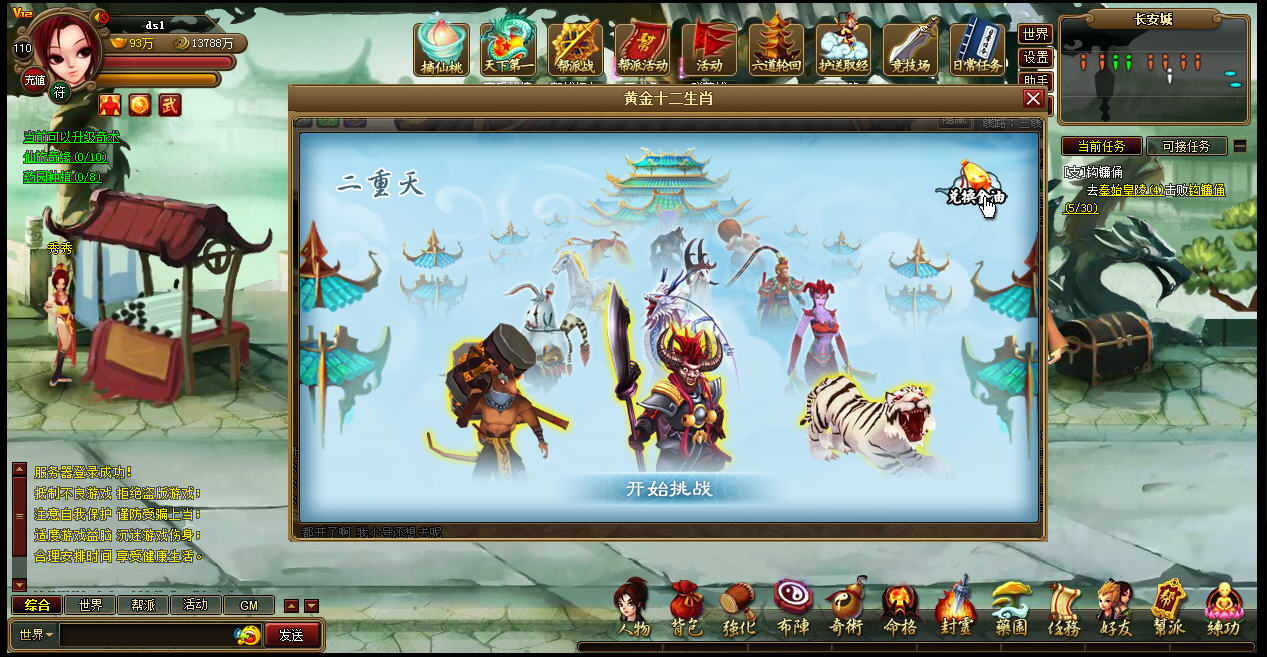Open 日常任务 daily quests
The height and width of the screenshot is (657, 1267).
[x=977, y=48]
